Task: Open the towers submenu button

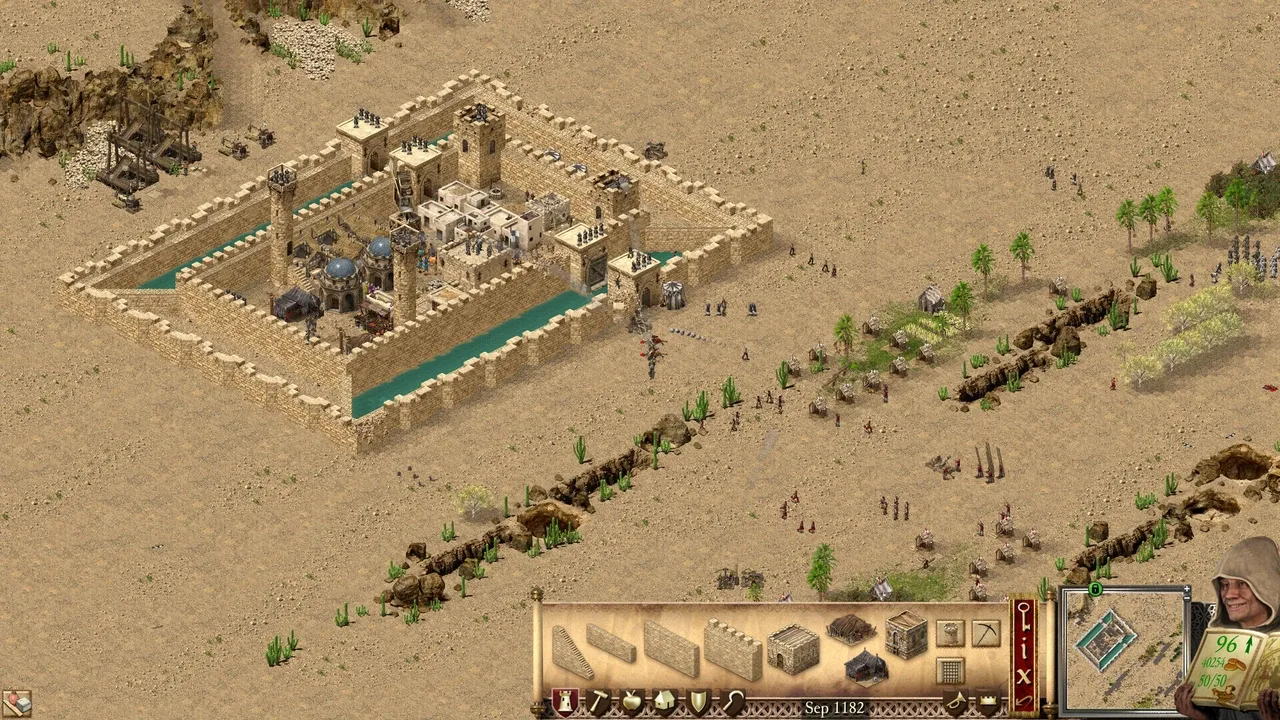Action: tap(950, 633)
